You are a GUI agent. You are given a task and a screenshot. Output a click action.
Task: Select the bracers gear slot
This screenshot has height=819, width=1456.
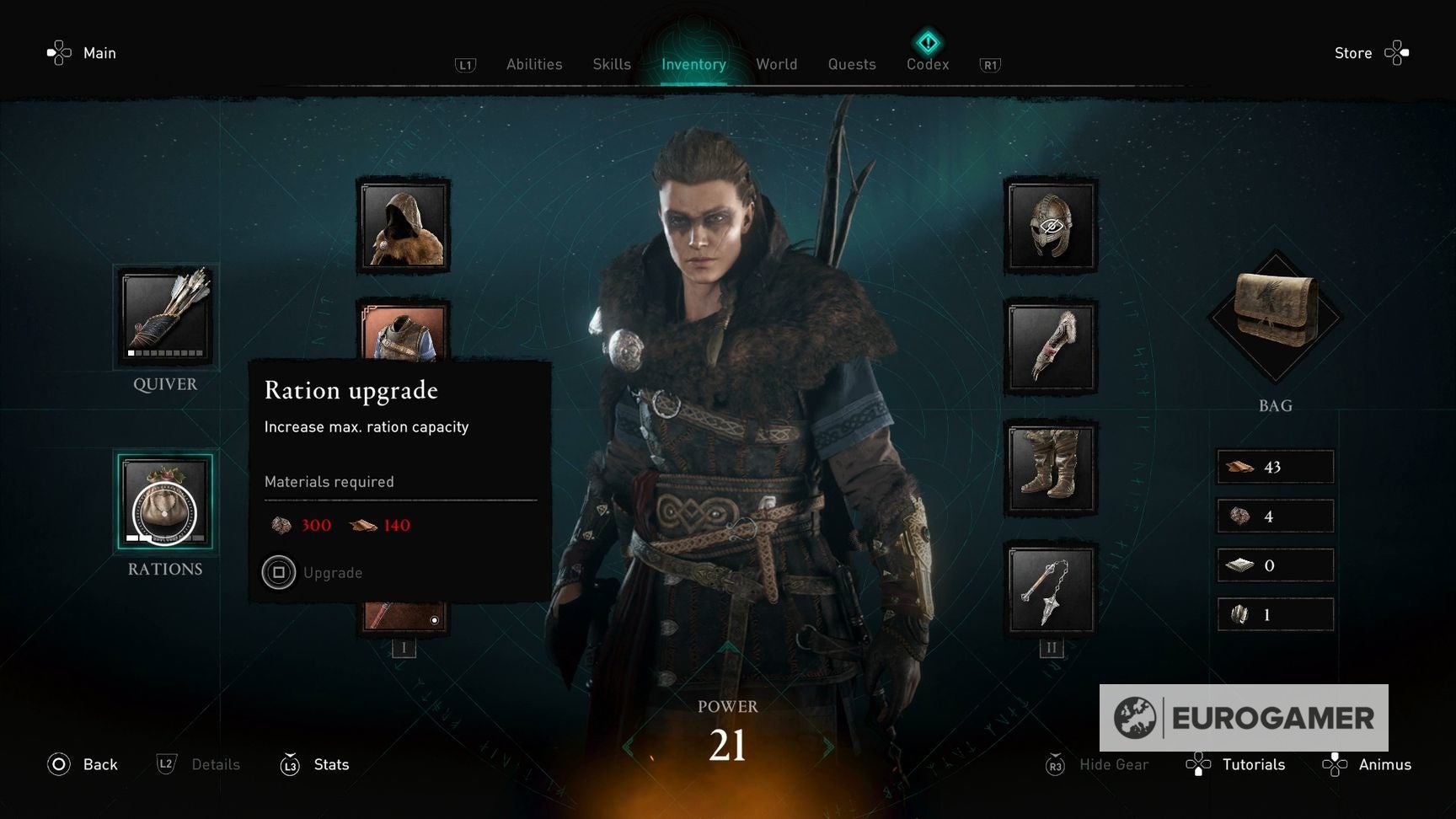[1052, 347]
